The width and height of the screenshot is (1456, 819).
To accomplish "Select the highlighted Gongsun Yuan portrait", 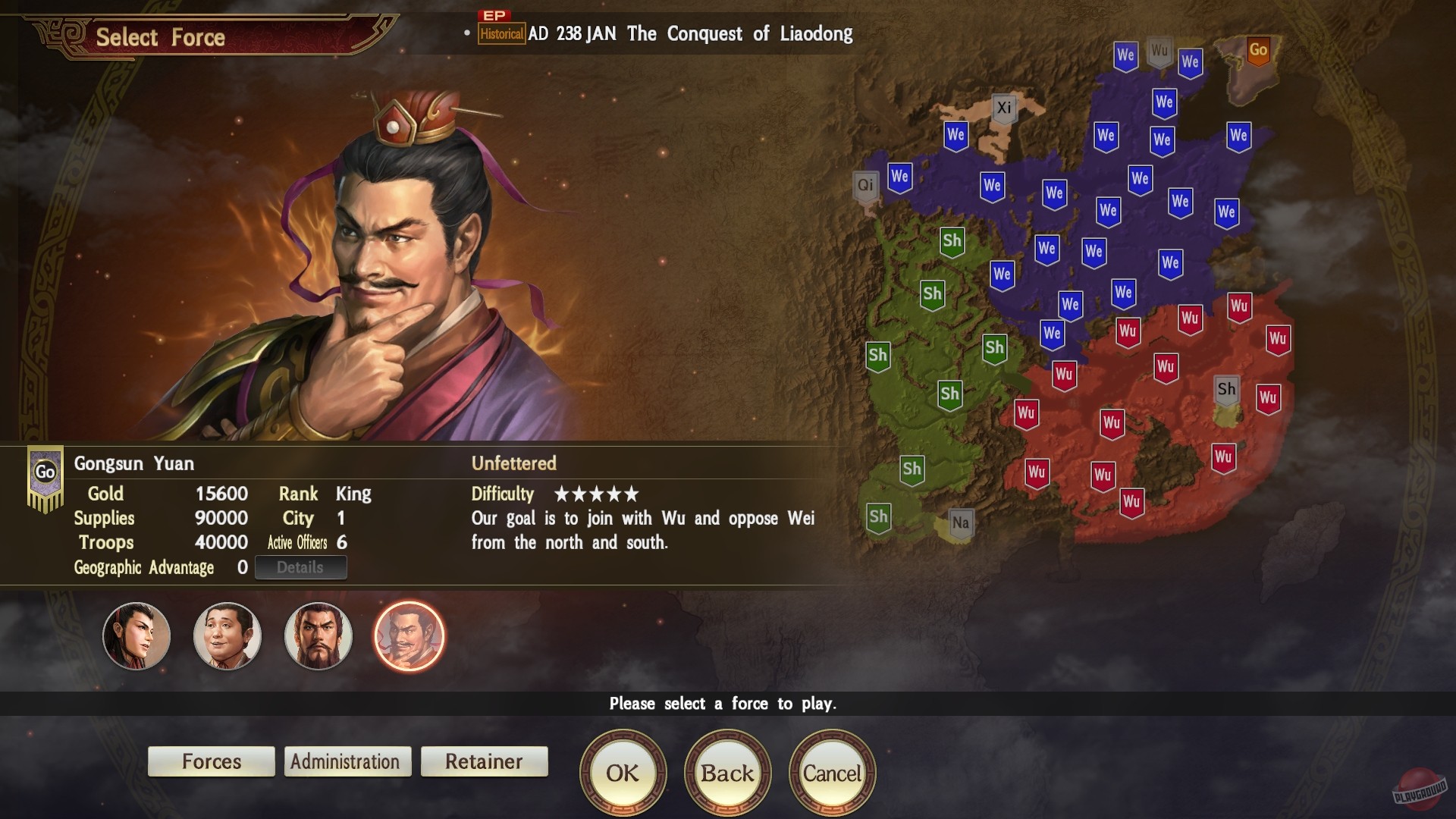I will tap(409, 636).
